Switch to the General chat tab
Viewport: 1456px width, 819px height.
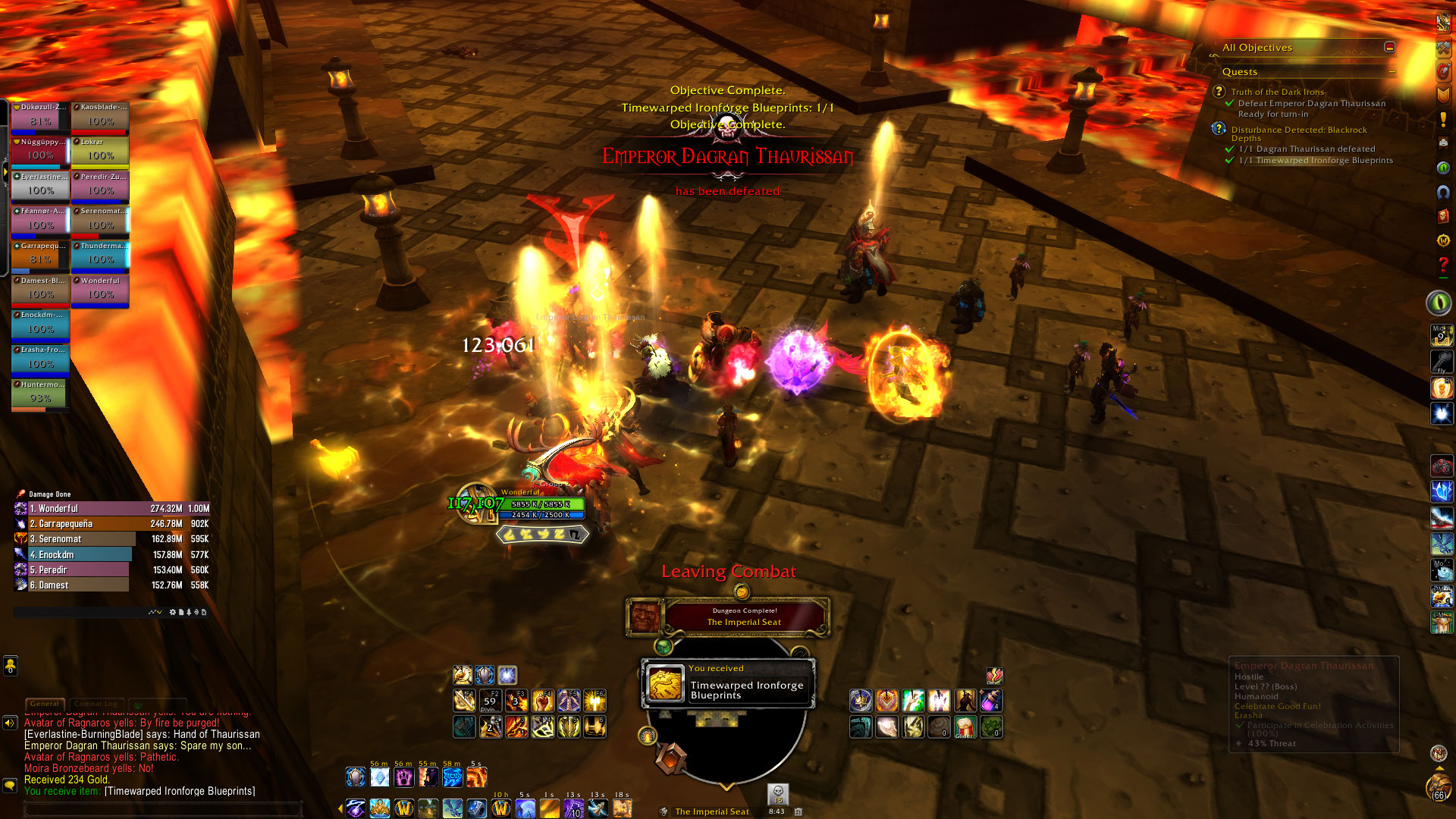point(45,704)
